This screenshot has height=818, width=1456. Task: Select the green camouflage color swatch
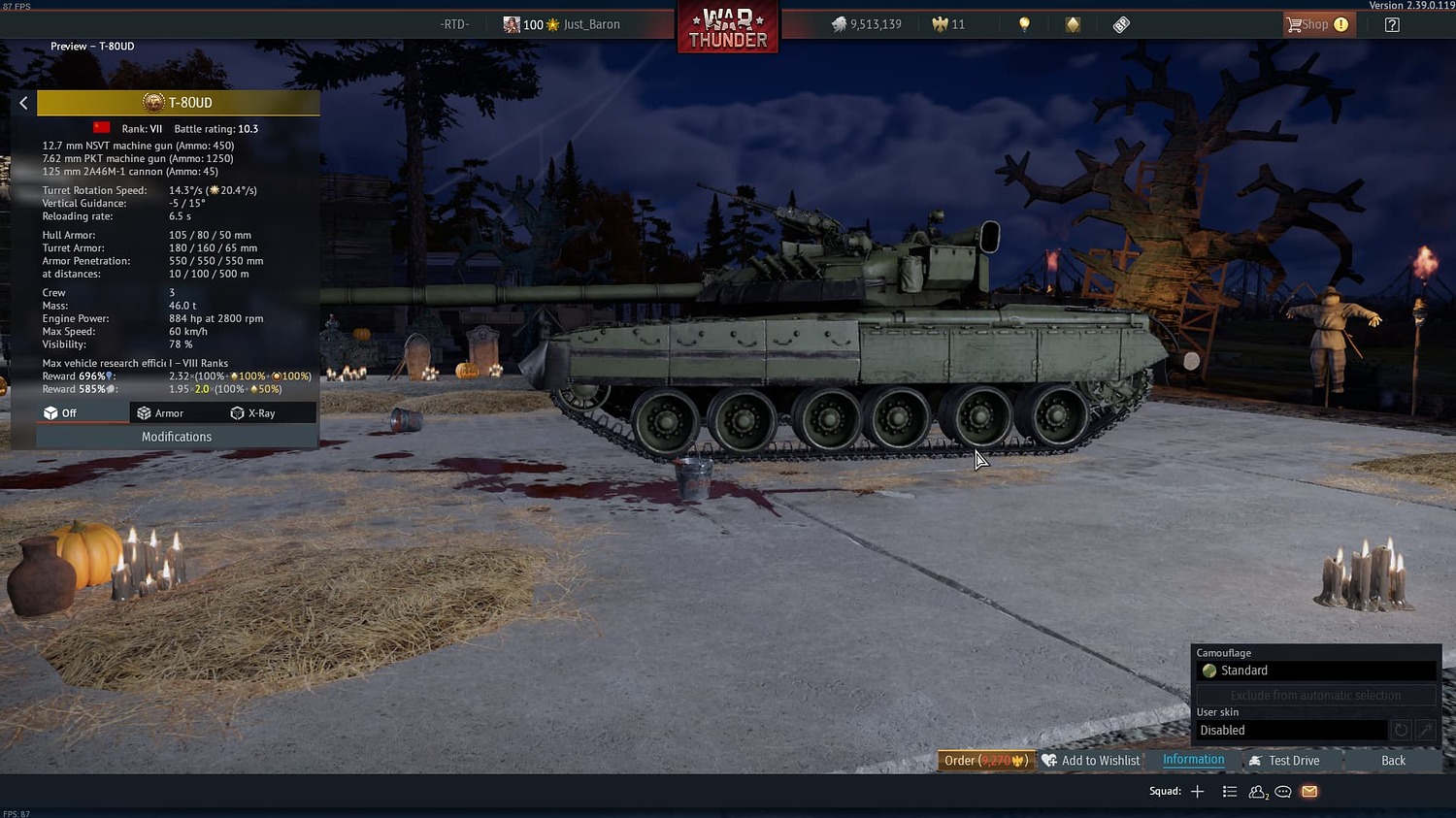[x=1209, y=671]
